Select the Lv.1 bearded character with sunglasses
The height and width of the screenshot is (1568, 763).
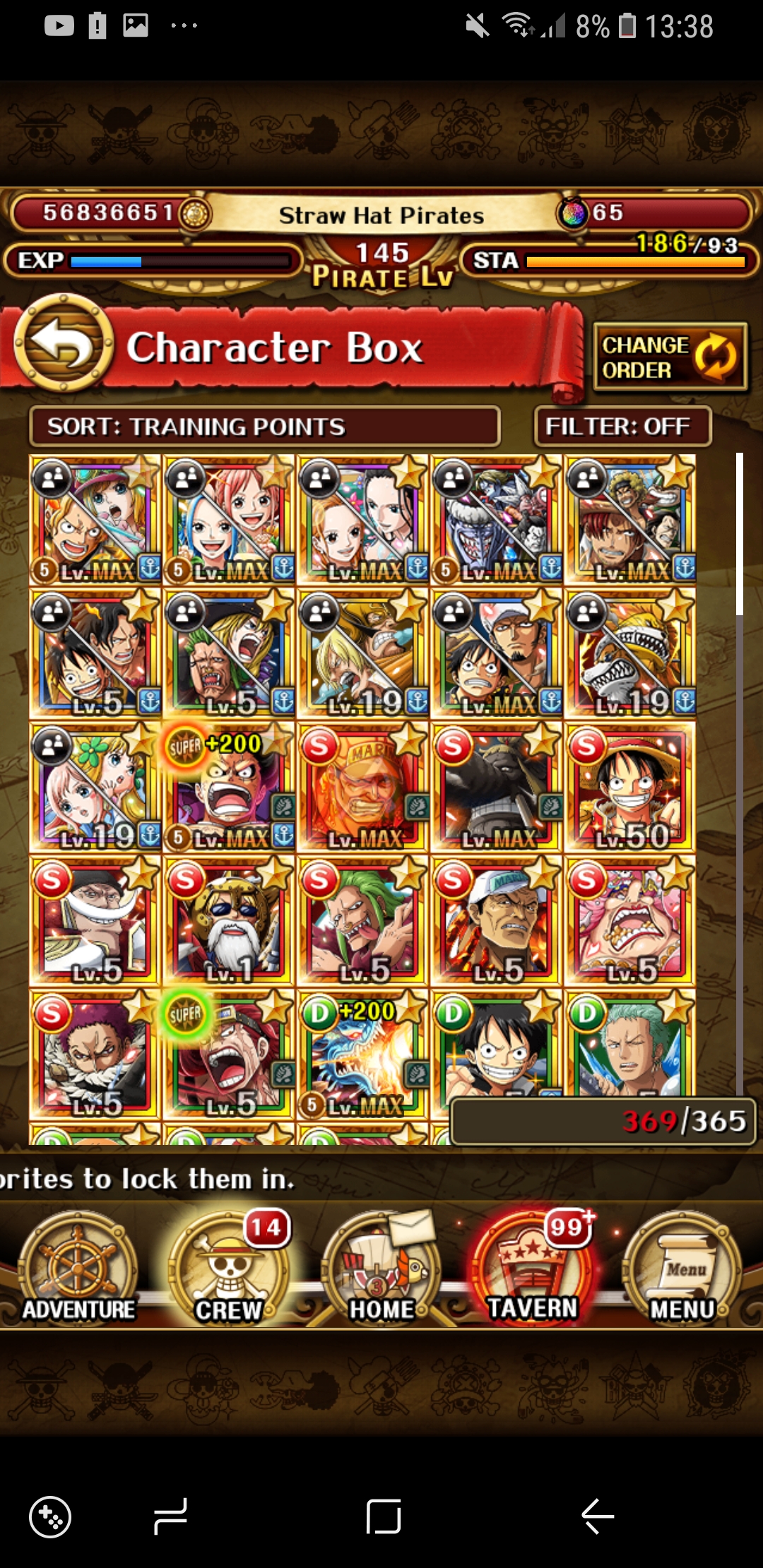click(x=229, y=920)
